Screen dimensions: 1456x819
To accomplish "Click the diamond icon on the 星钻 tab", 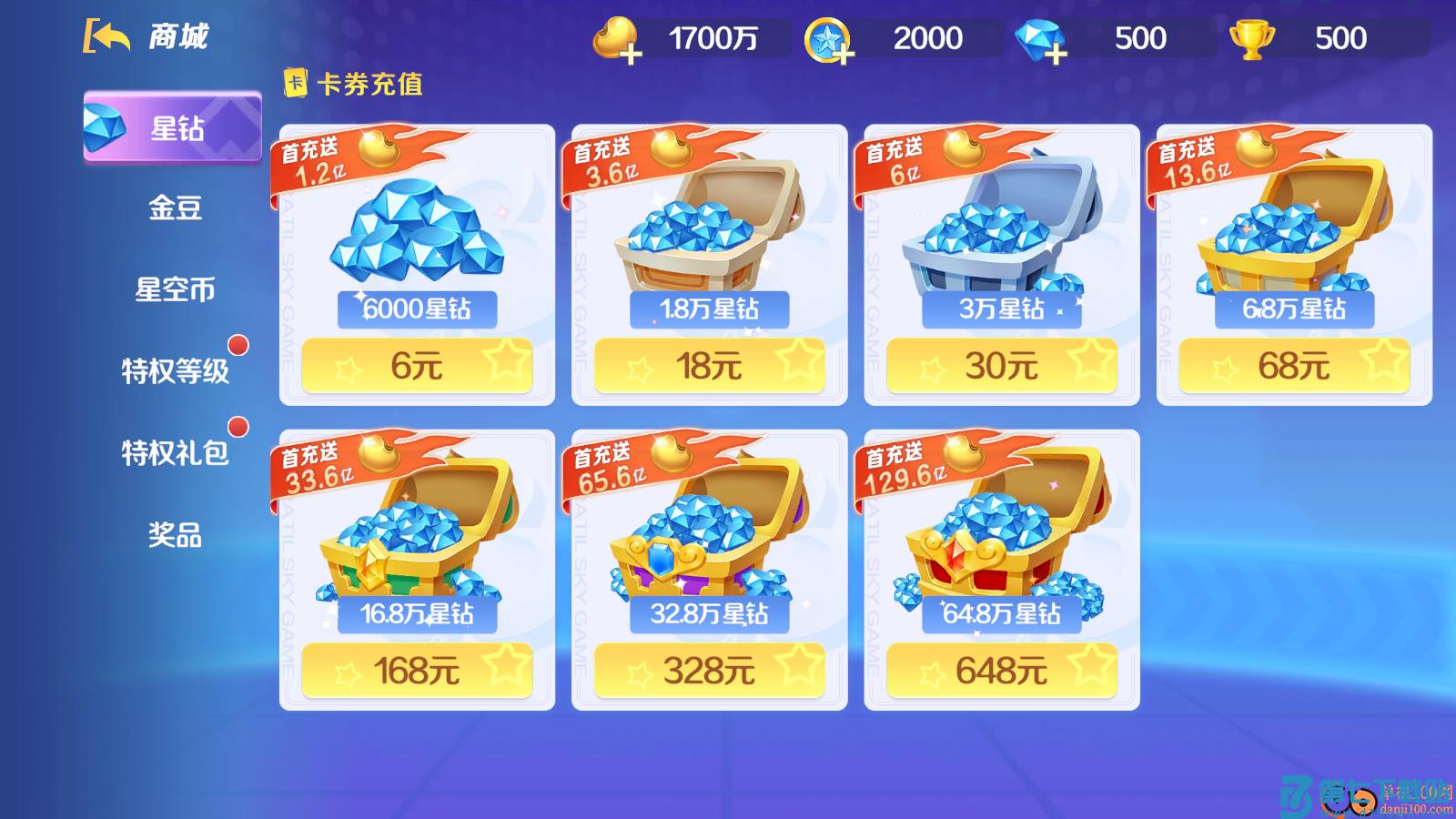I will (107, 127).
